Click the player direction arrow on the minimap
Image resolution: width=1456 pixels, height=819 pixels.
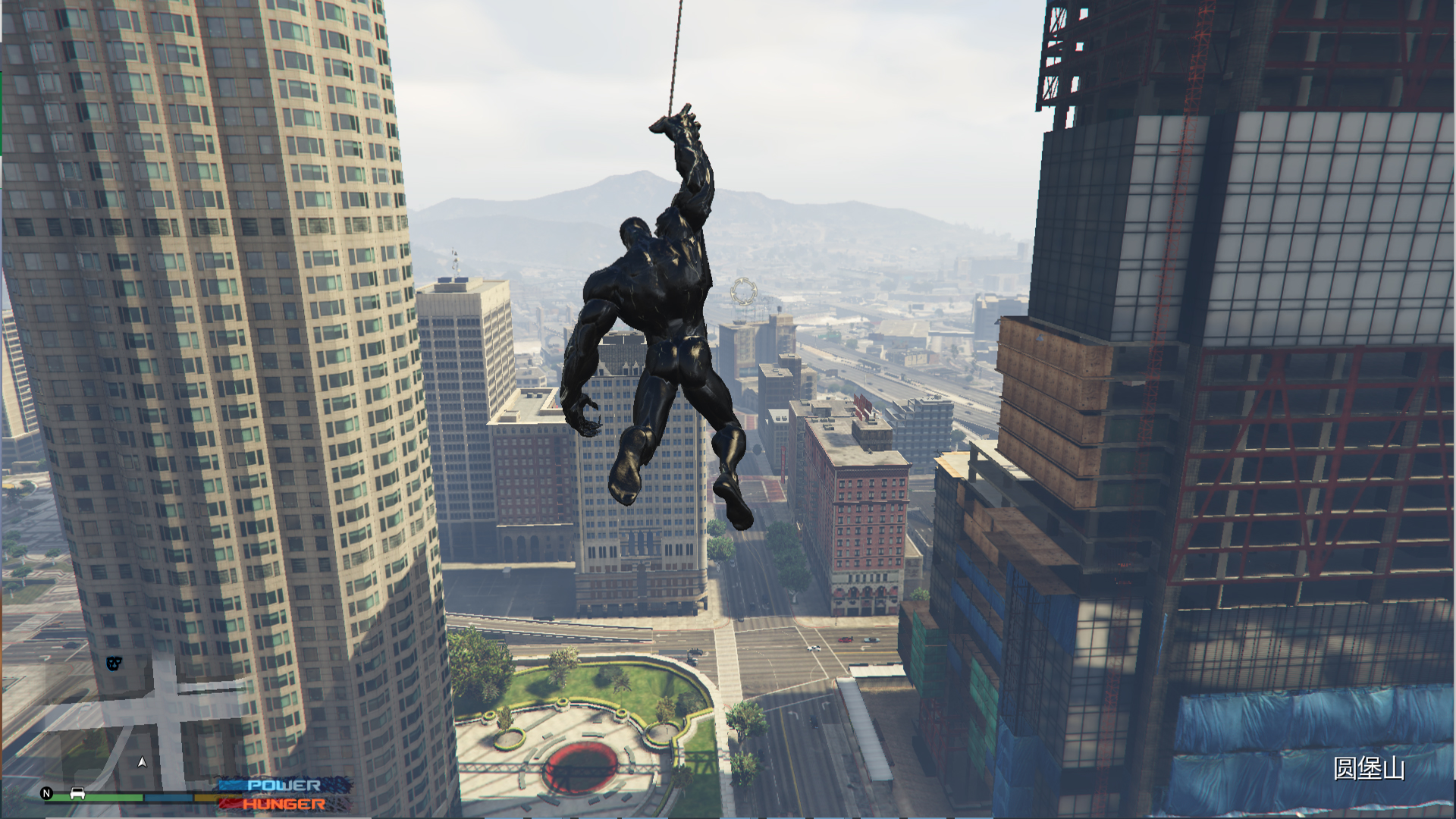point(142,763)
